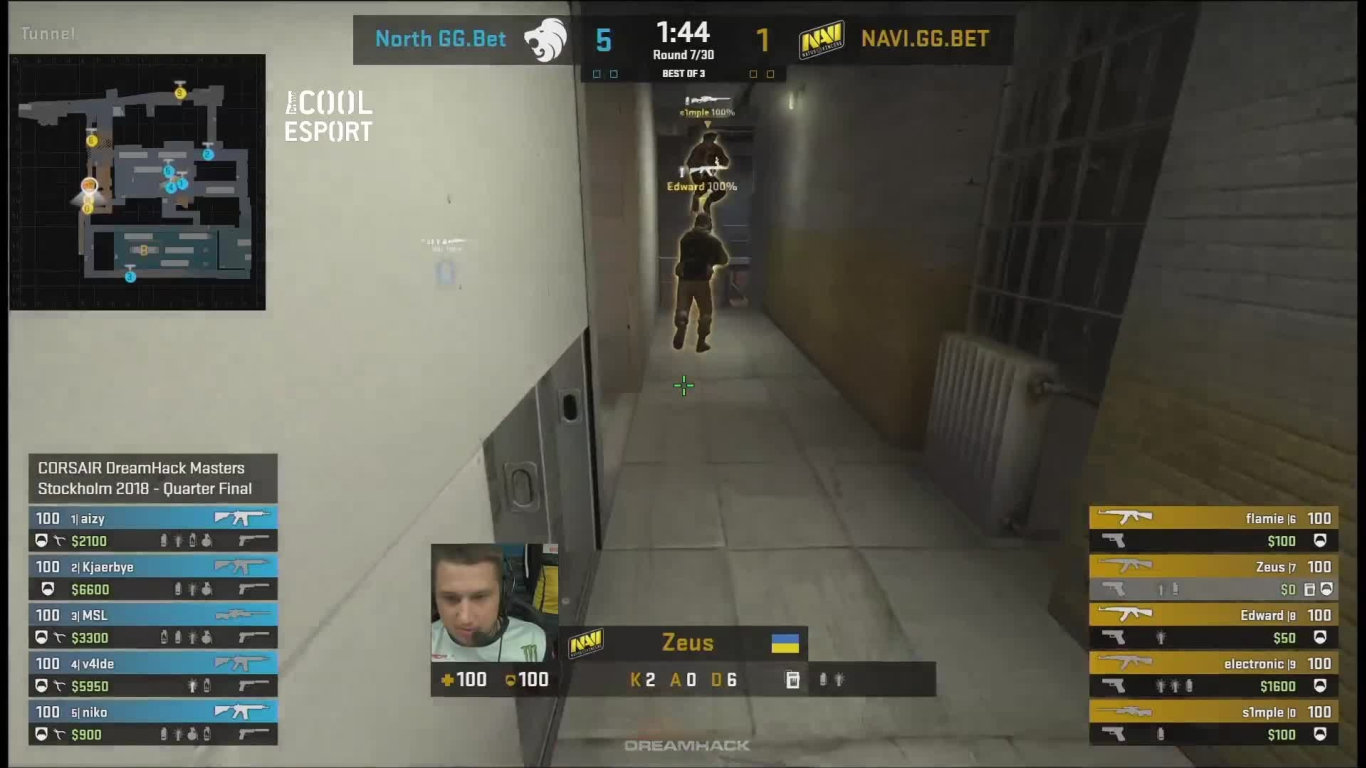Click the NAVI team logo in scoreboard
The width and height of the screenshot is (1366, 768).
pos(821,40)
